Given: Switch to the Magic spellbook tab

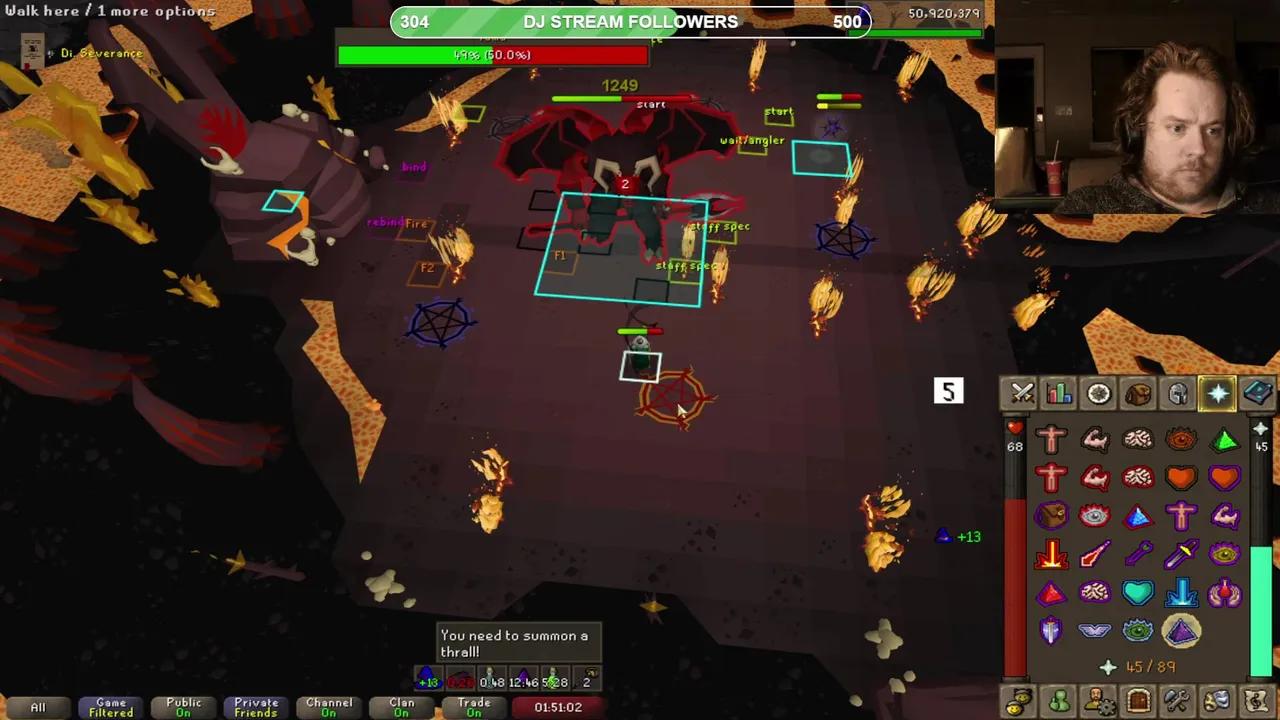Looking at the screenshot, I should pyautogui.click(x=1258, y=393).
